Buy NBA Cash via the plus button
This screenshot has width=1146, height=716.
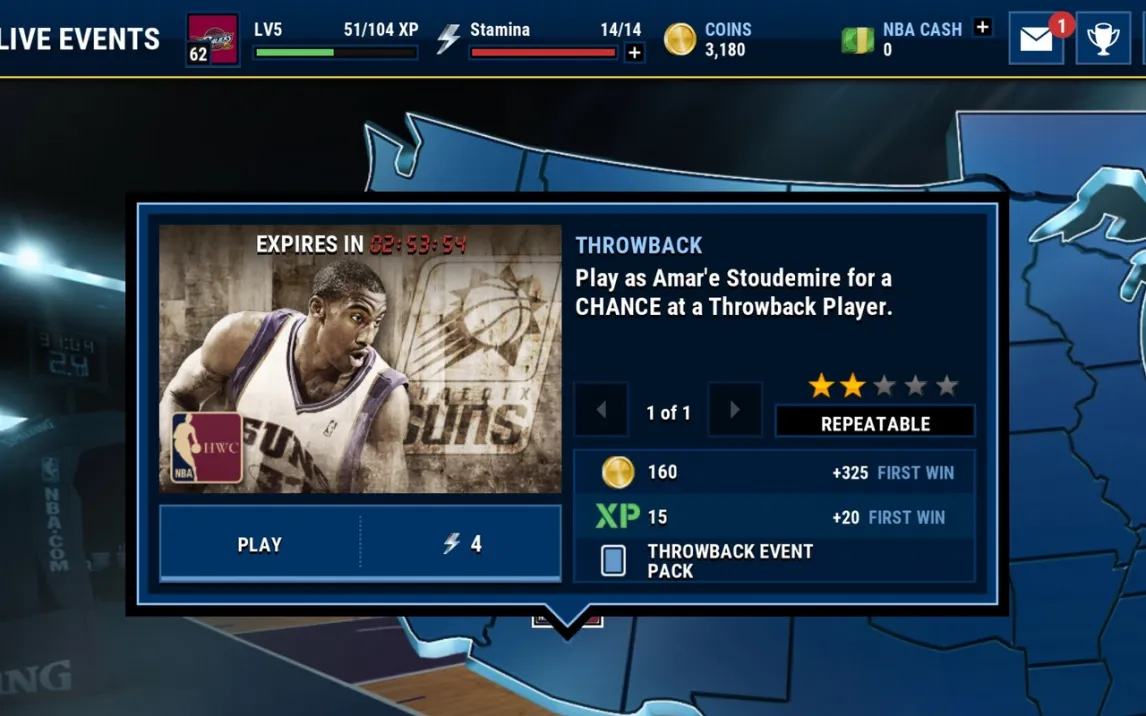[x=983, y=28]
